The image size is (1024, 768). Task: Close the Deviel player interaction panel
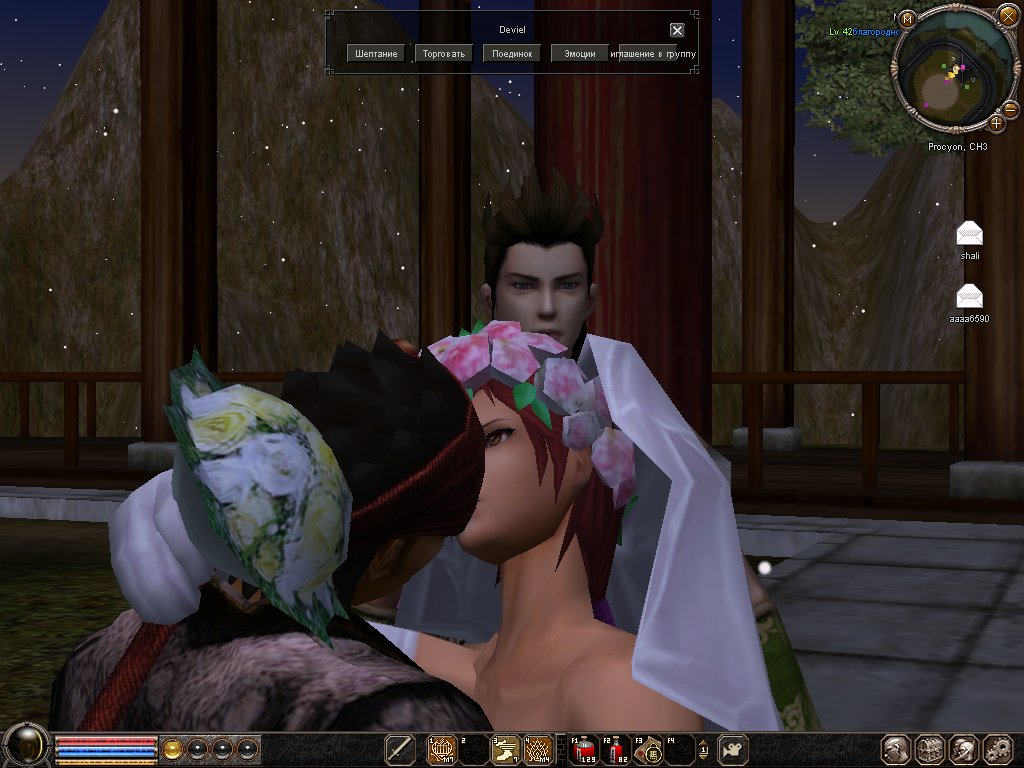coord(677,30)
